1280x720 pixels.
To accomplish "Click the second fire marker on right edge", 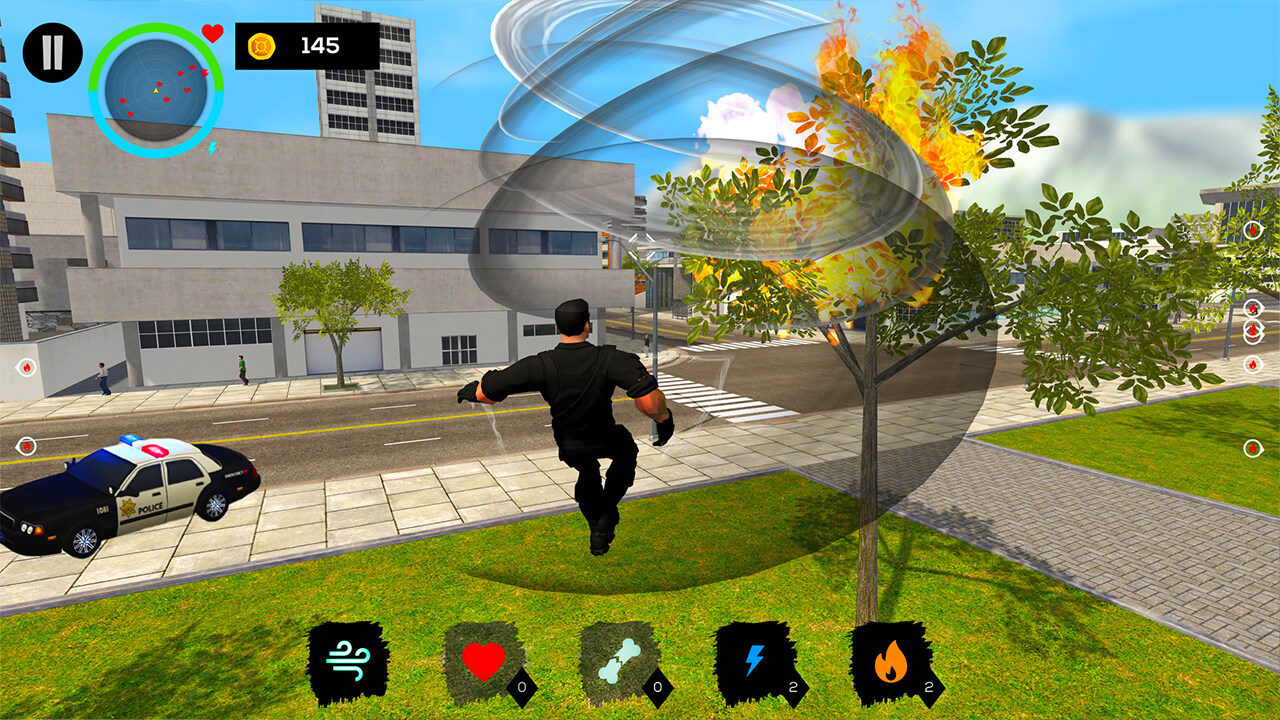I will (1252, 307).
